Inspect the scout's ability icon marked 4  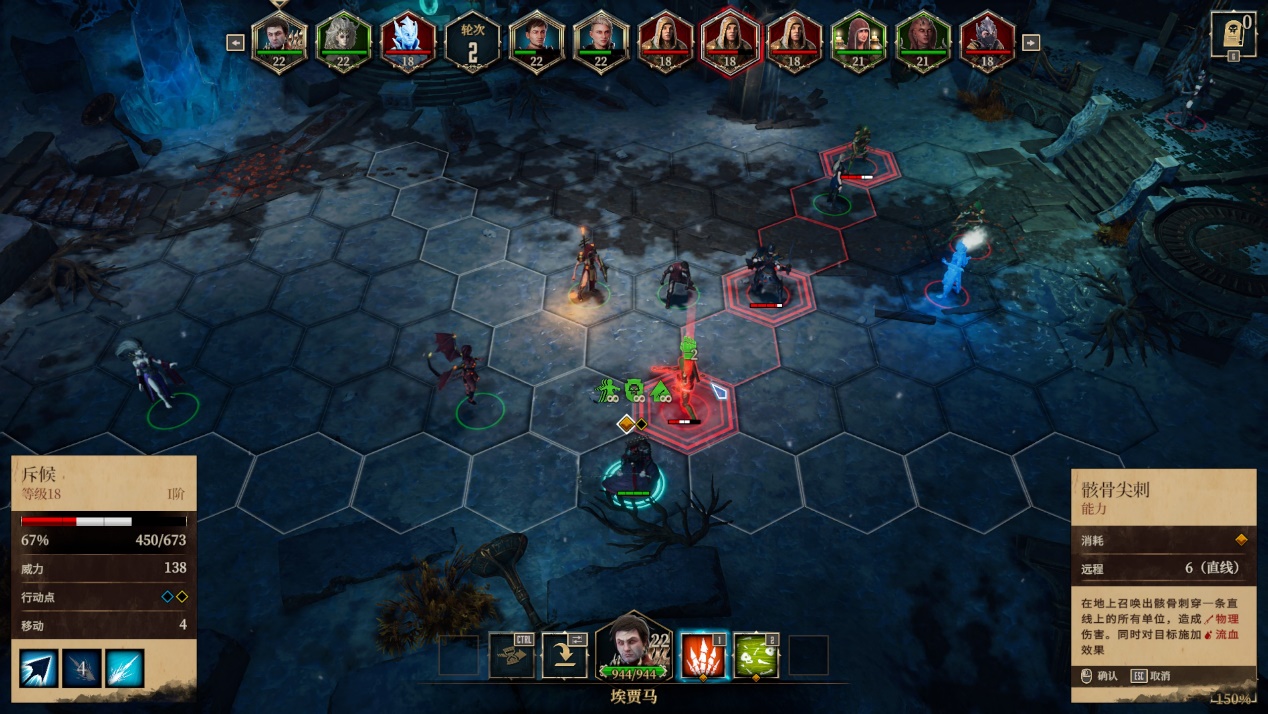point(82,668)
